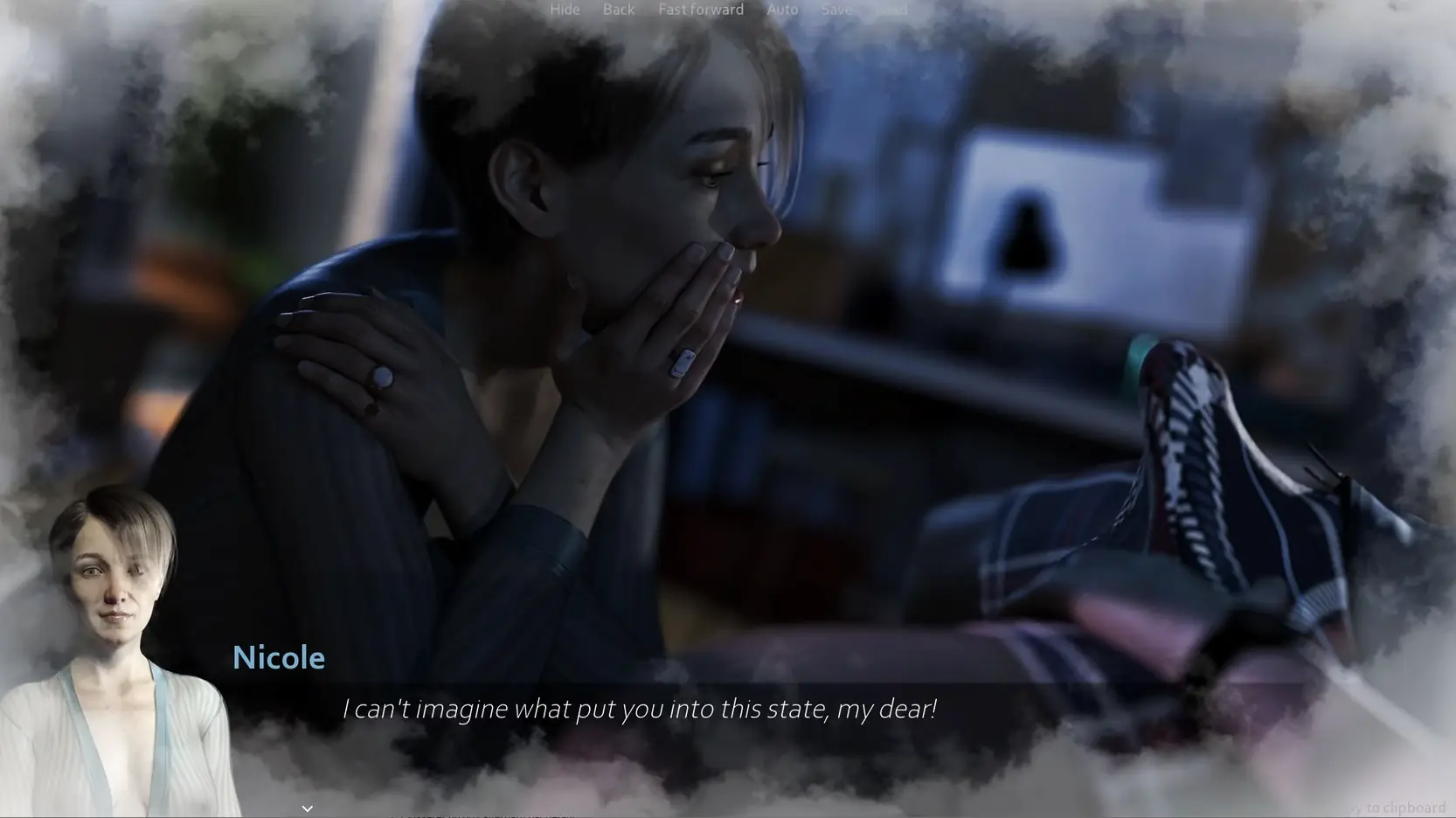Click Save in the quick menu bar
1456x818 pixels.
[x=835, y=10]
